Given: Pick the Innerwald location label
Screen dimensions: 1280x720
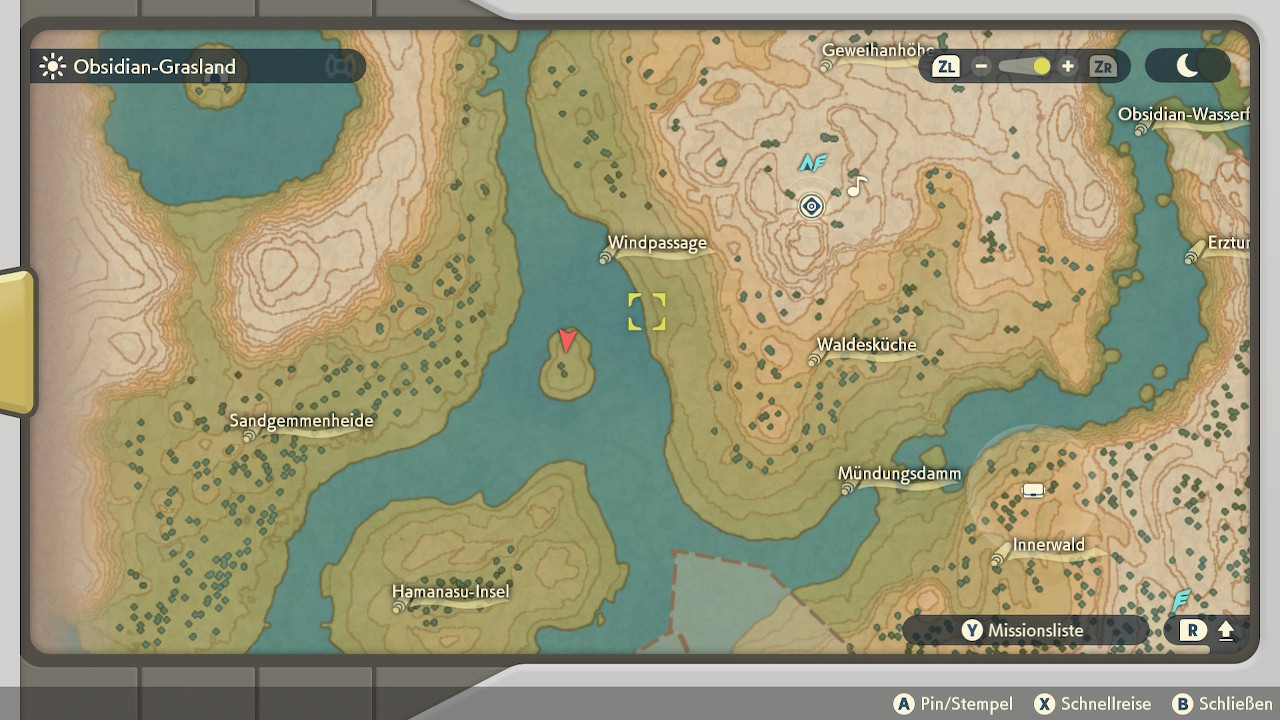Looking at the screenshot, I should tap(1048, 546).
